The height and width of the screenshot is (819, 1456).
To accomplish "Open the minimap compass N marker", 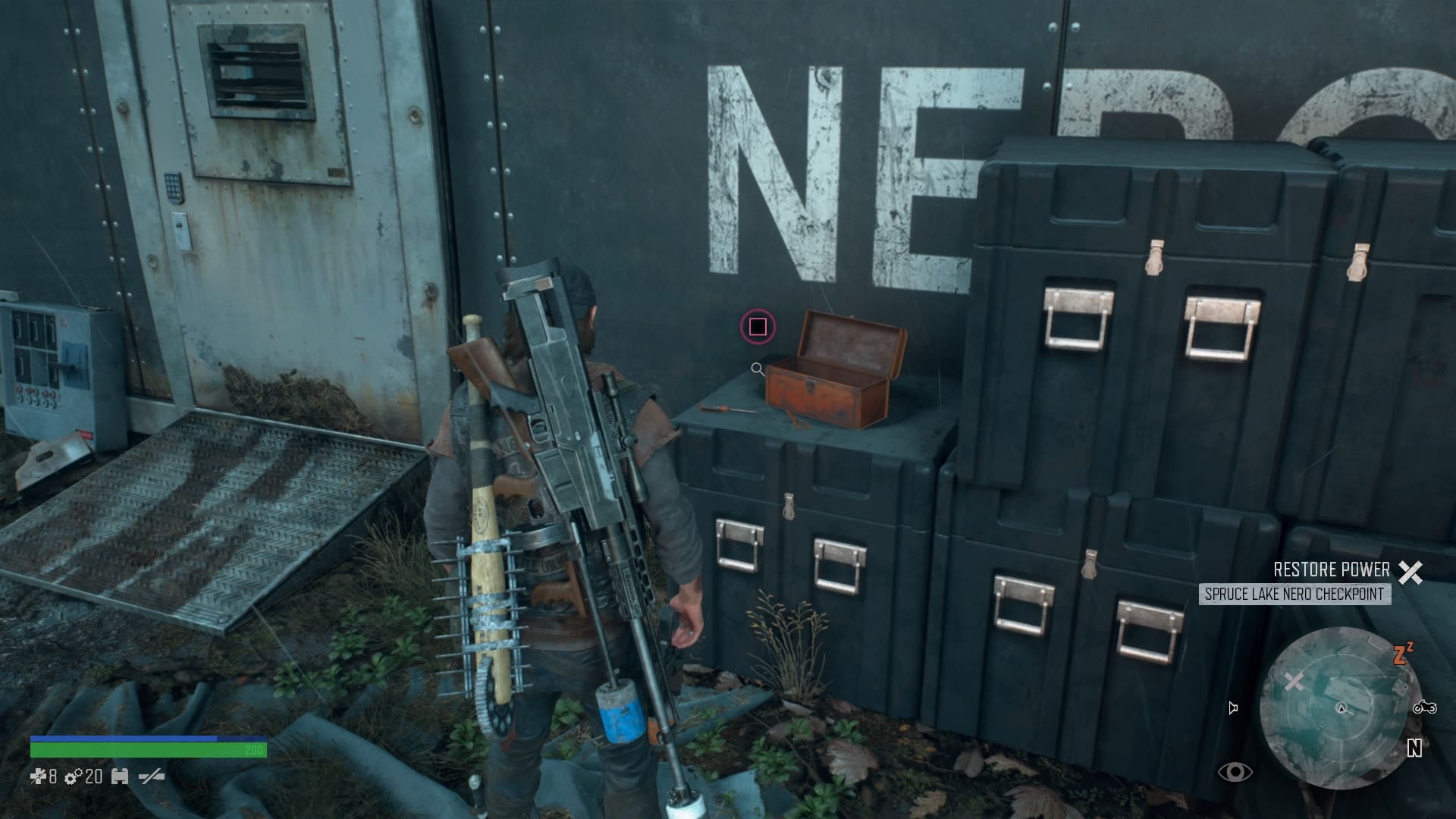I will coord(1414,748).
